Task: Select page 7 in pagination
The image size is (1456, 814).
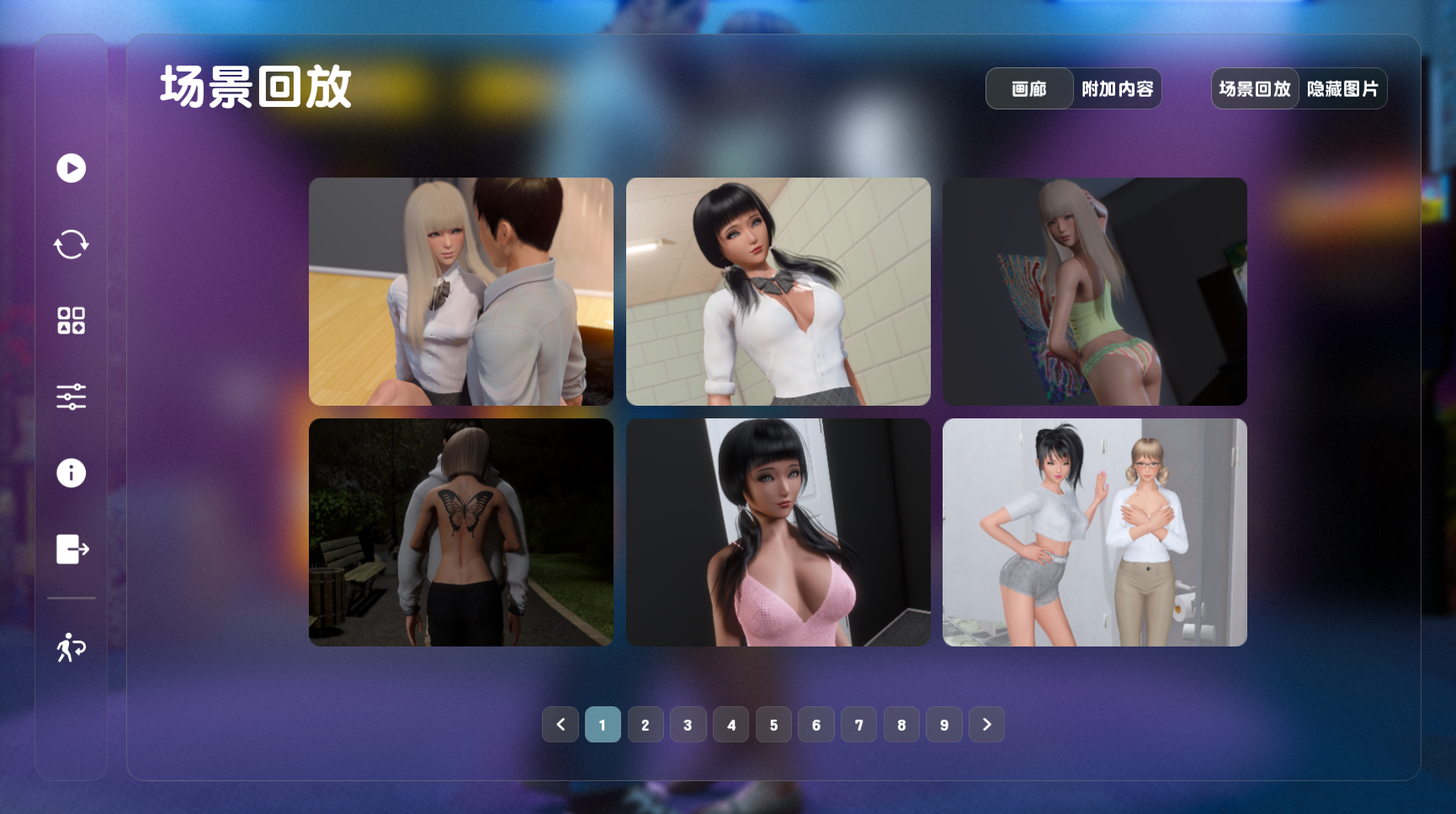Action: pos(858,725)
